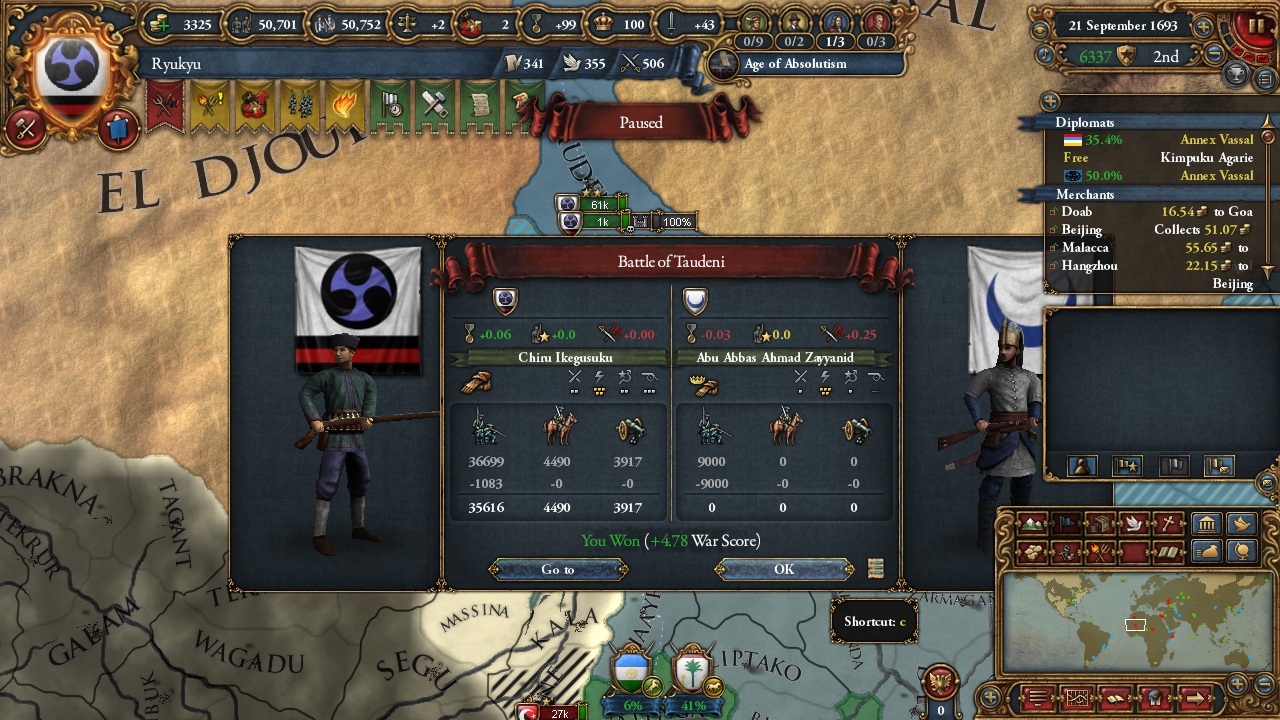This screenshot has height=720, width=1280.
Task: Expand the top outliner section on the sidebar
Action: click(1050, 100)
